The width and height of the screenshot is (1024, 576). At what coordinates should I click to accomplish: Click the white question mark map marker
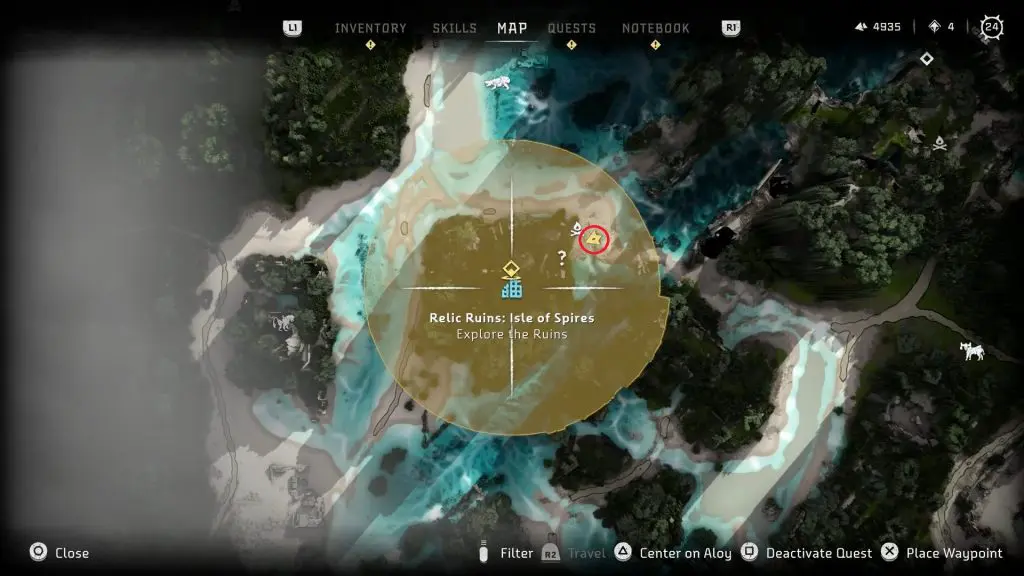(x=562, y=258)
